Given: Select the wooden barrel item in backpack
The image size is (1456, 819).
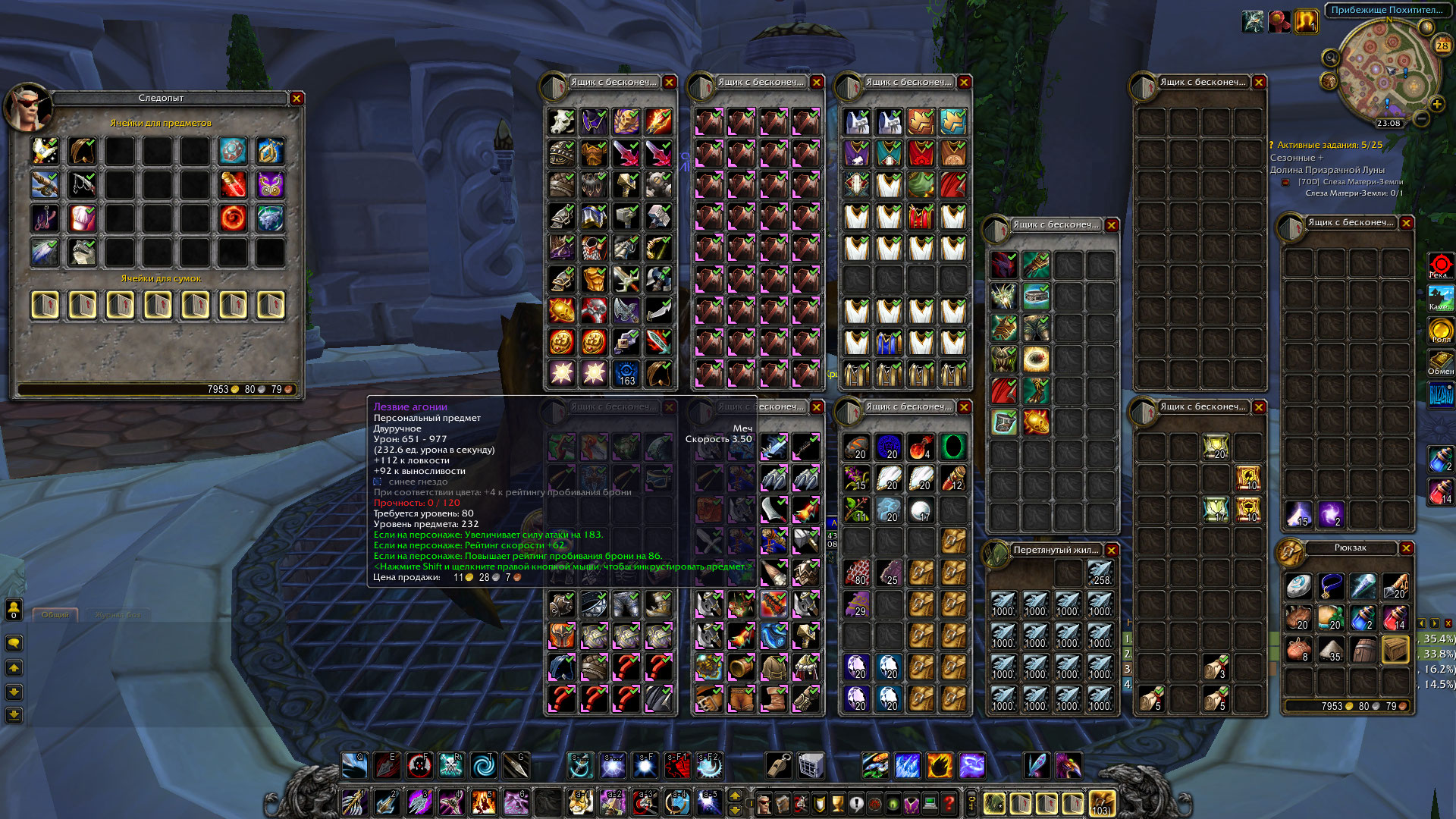Looking at the screenshot, I should click(x=1363, y=650).
